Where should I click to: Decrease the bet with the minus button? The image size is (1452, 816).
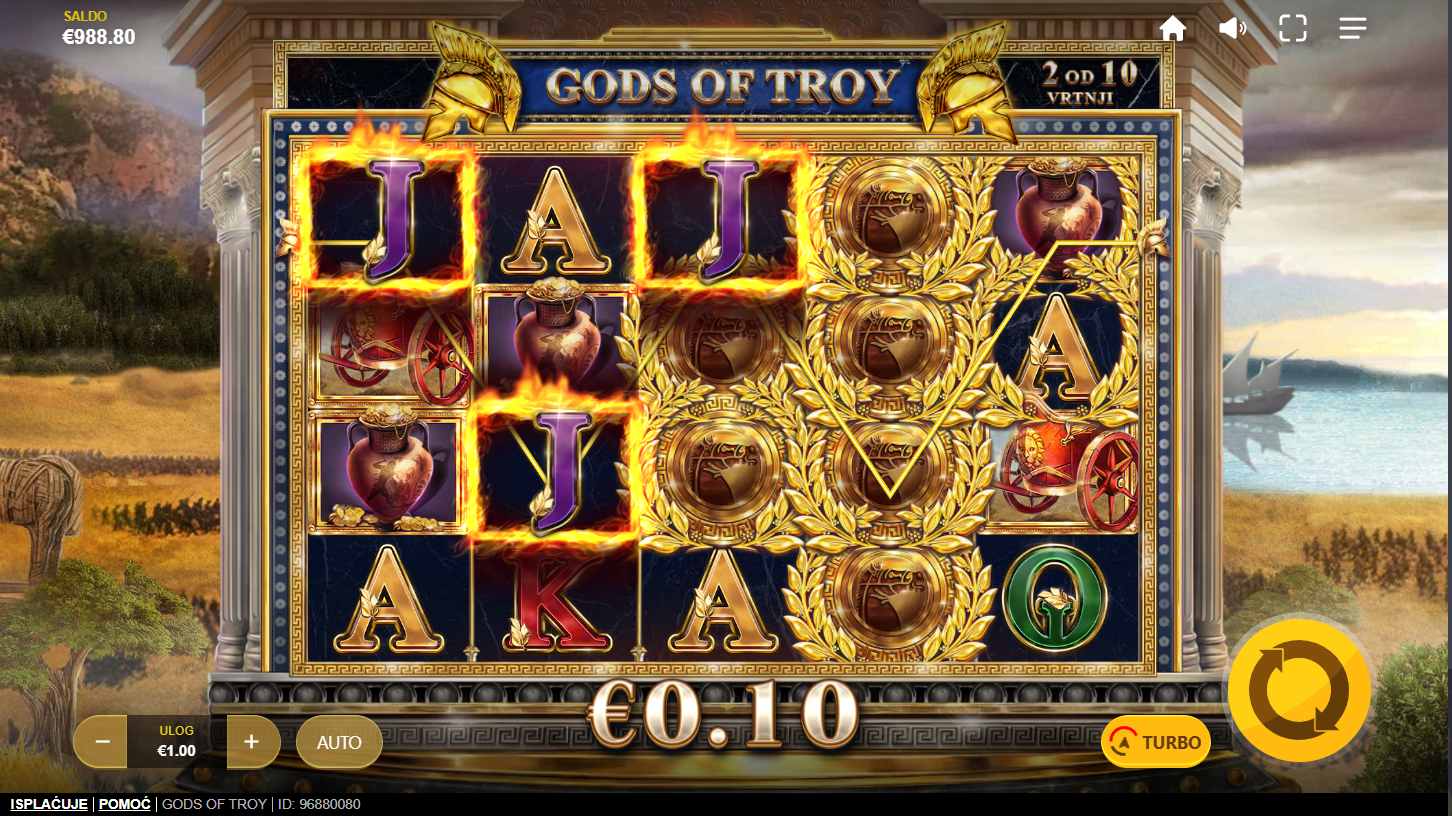(x=102, y=742)
